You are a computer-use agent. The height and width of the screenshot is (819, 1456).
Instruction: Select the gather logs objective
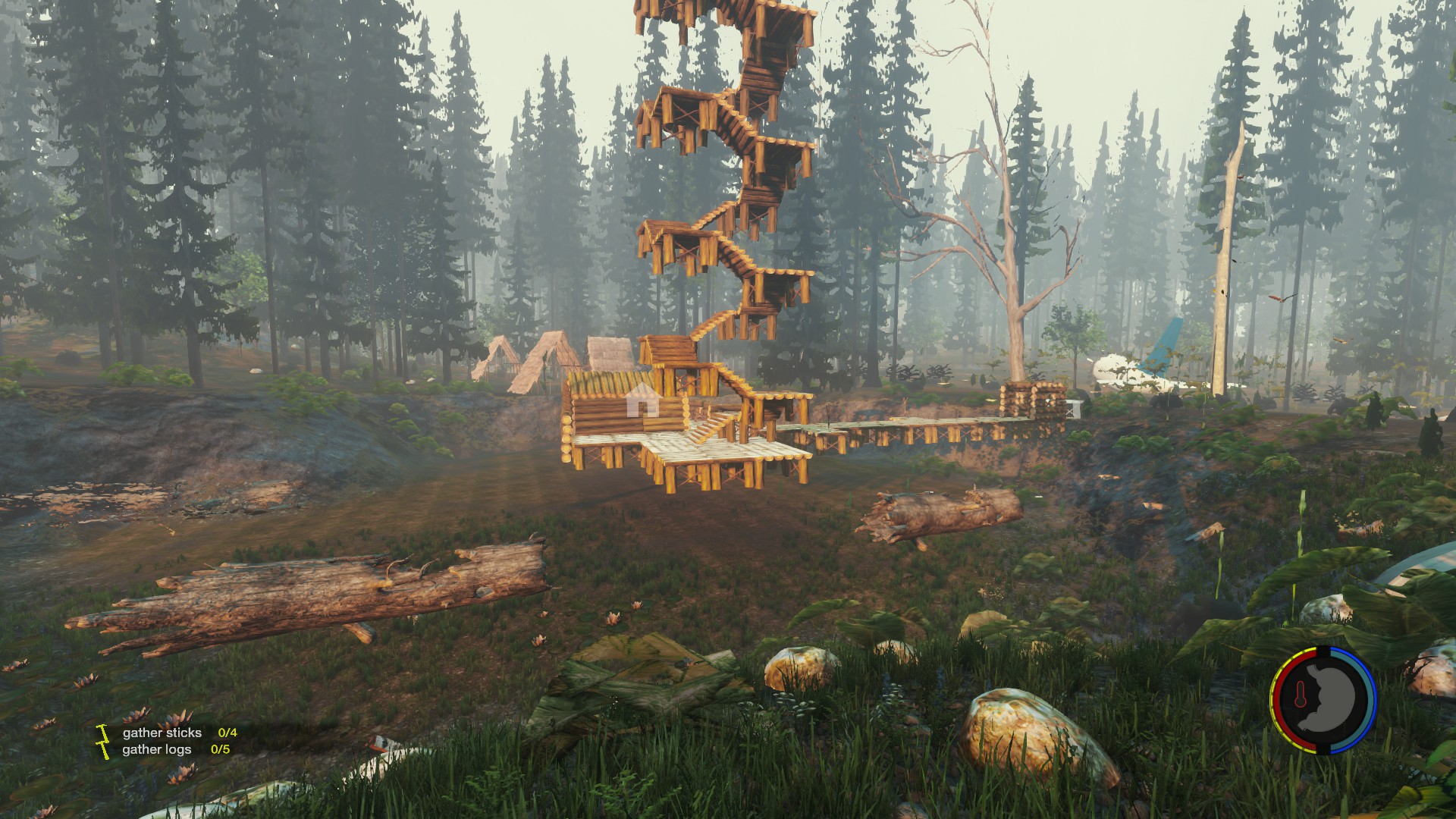[157, 749]
